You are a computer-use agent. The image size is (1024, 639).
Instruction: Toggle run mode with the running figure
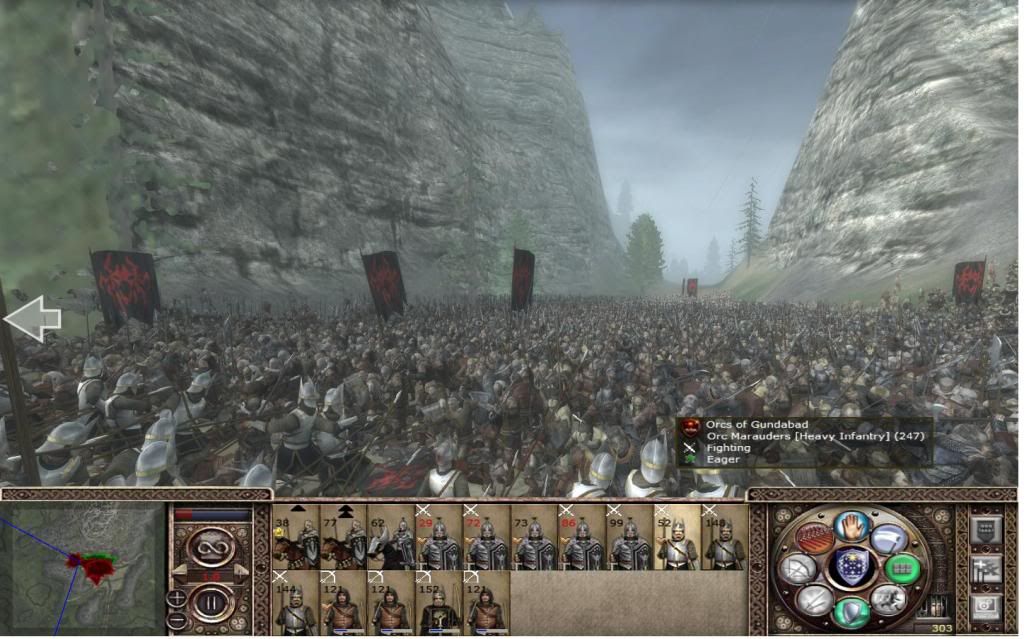[x=888, y=598]
